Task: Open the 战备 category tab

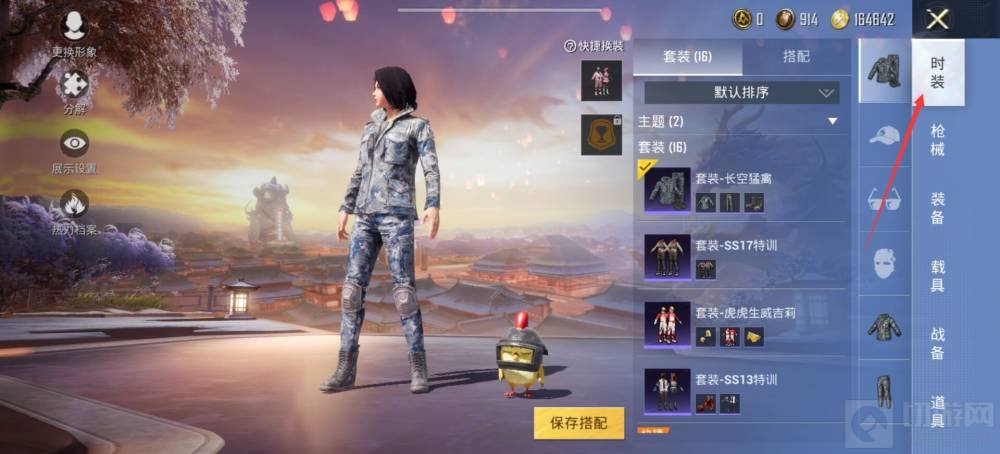Action: pyautogui.click(x=937, y=343)
